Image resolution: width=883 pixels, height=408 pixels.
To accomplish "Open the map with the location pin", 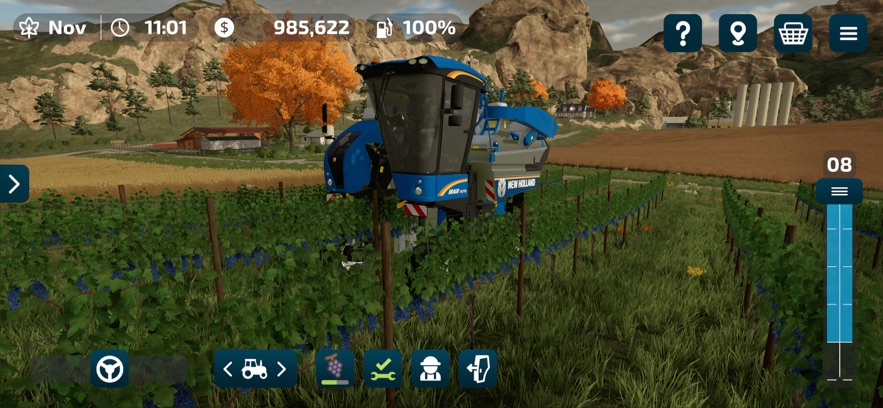I will (738, 34).
